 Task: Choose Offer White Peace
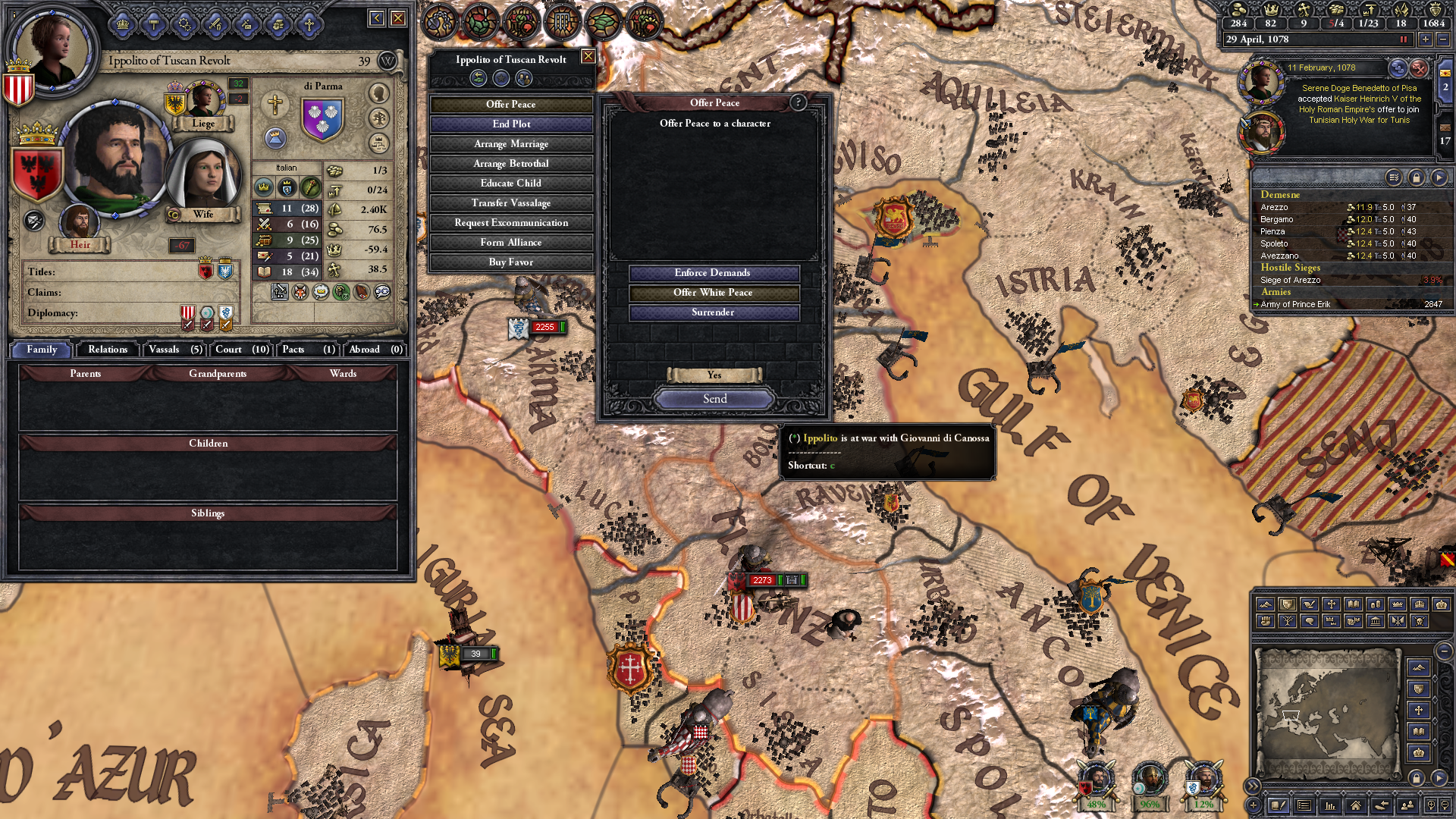click(x=714, y=293)
